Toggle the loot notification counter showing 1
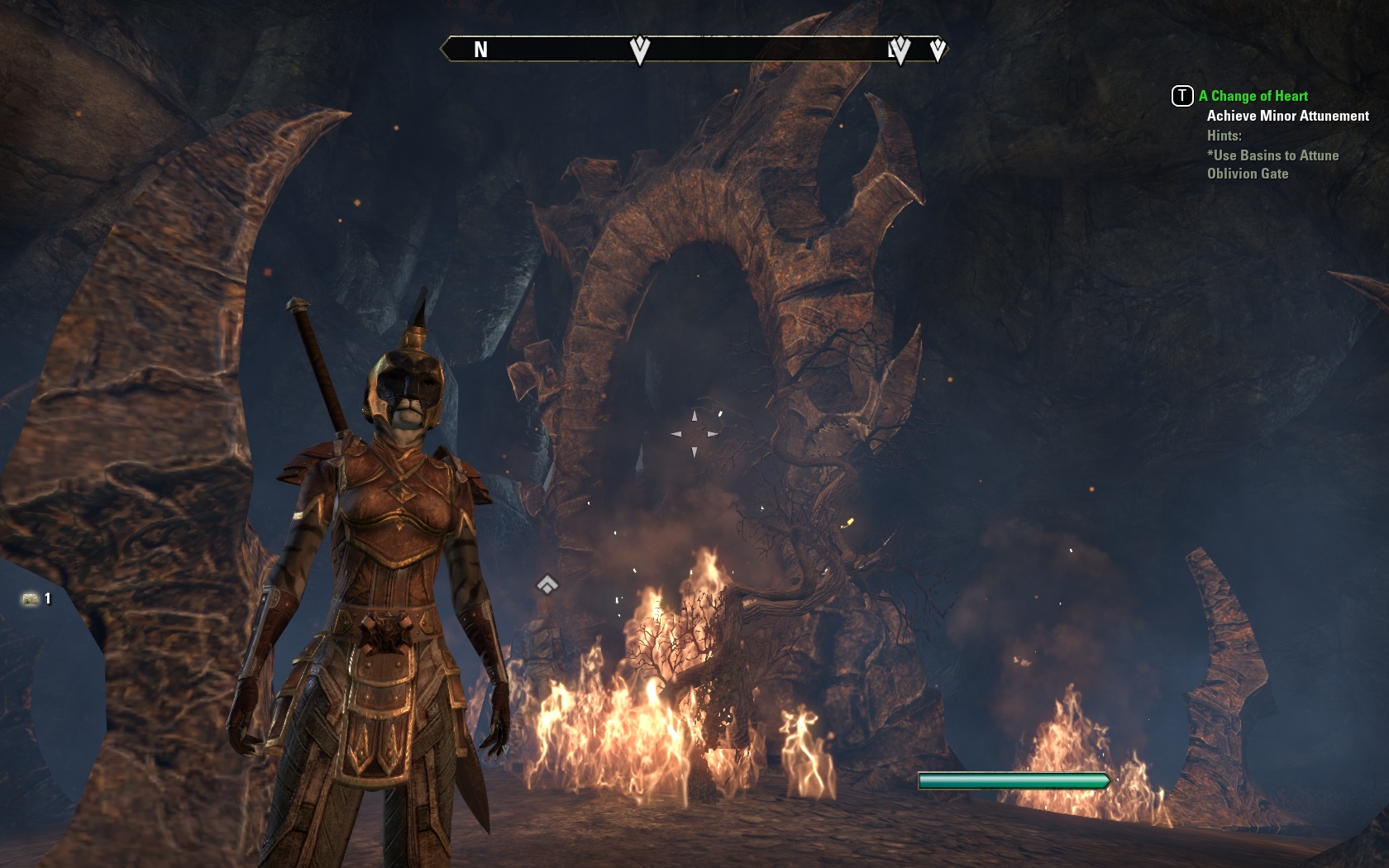Image resolution: width=1389 pixels, height=868 pixels. click(x=47, y=600)
